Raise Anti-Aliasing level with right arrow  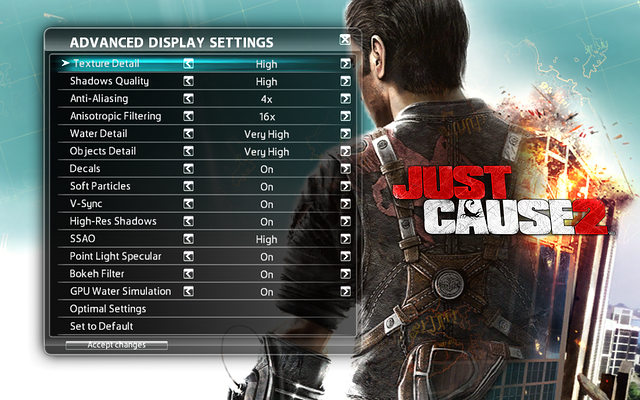tap(345, 99)
